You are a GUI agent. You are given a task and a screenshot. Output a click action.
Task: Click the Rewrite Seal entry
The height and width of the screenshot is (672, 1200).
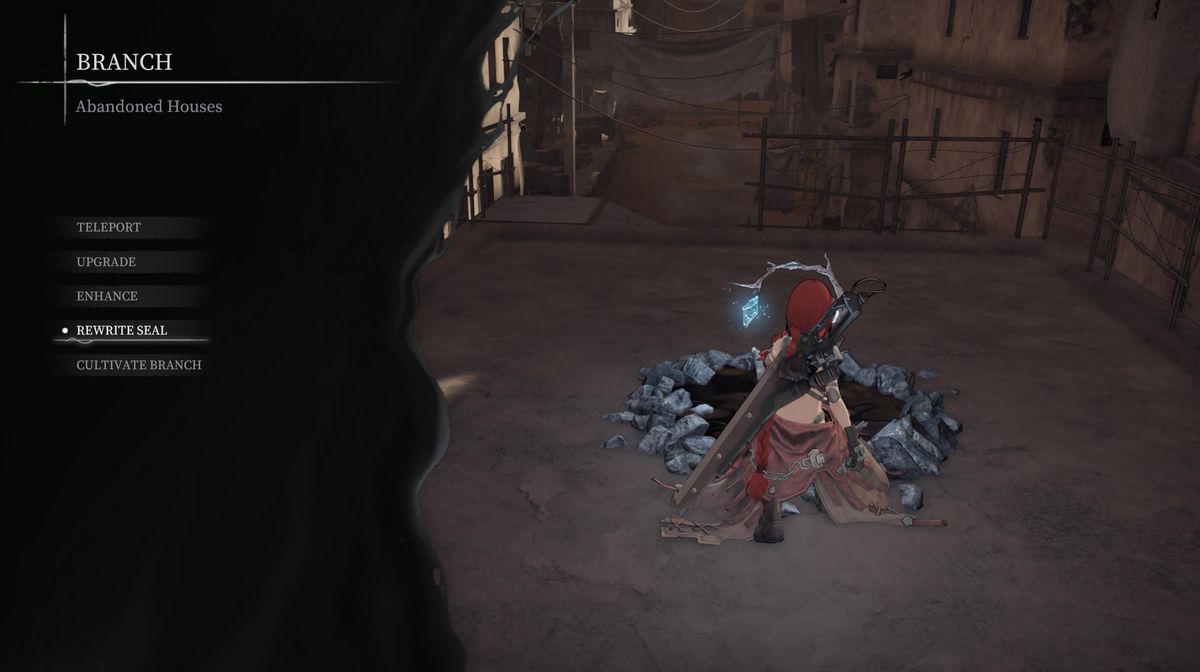pos(122,331)
